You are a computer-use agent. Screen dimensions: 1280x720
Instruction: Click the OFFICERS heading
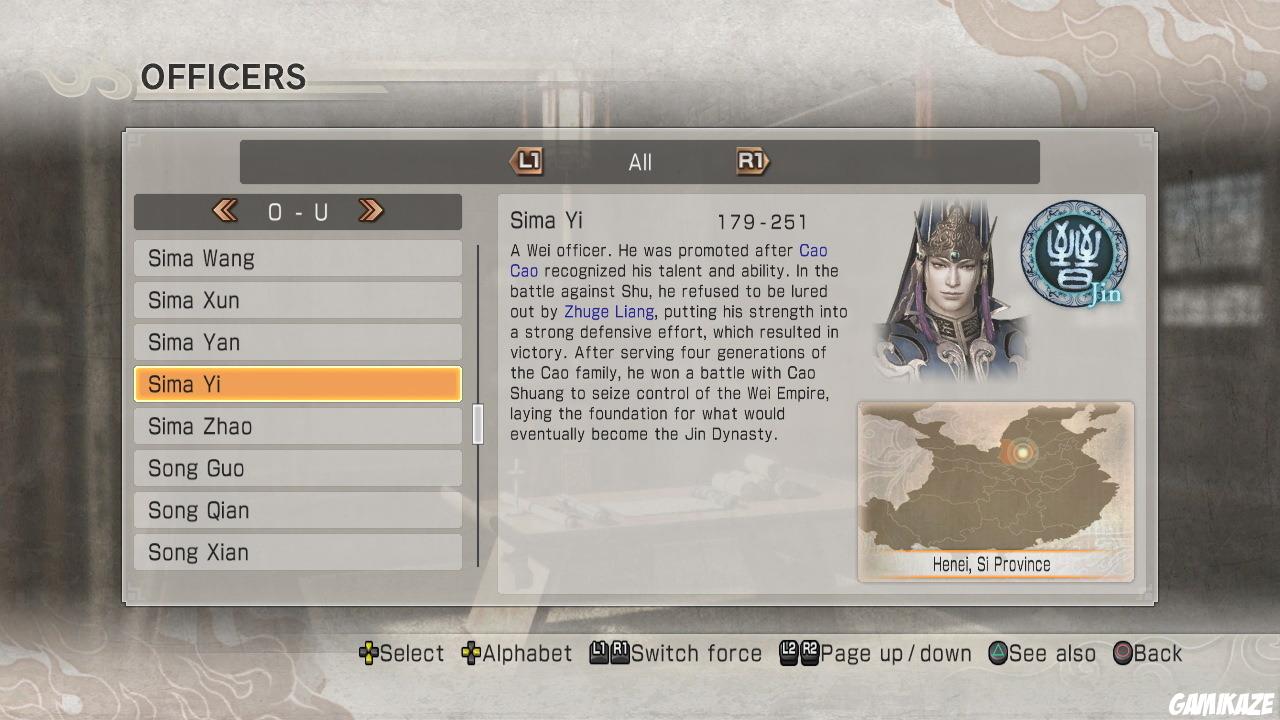pos(222,77)
